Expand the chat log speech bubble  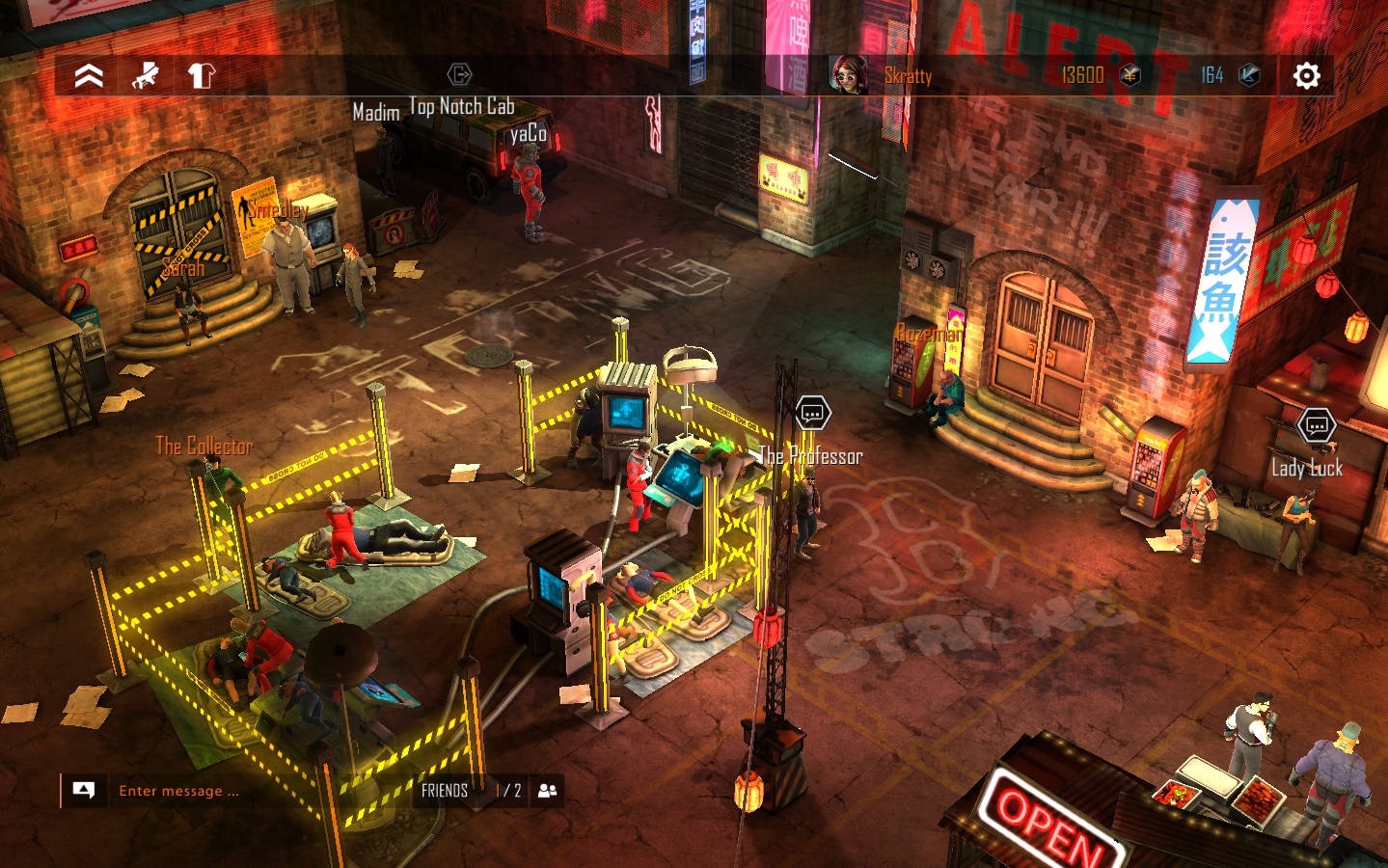(x=84, y=791)
